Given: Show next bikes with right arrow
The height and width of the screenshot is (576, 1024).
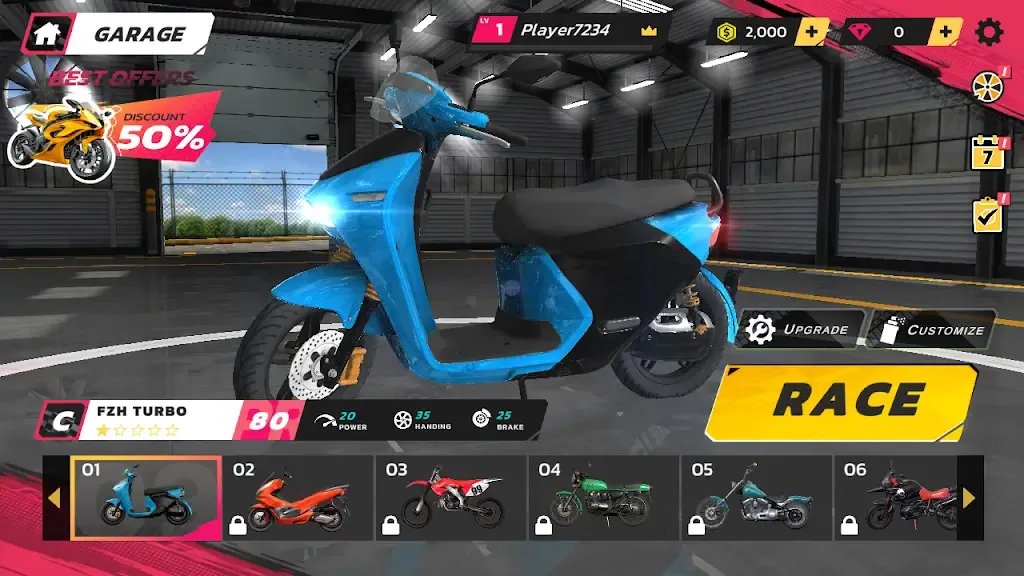Looking at the screenshot, I should (x=969, y=498).
